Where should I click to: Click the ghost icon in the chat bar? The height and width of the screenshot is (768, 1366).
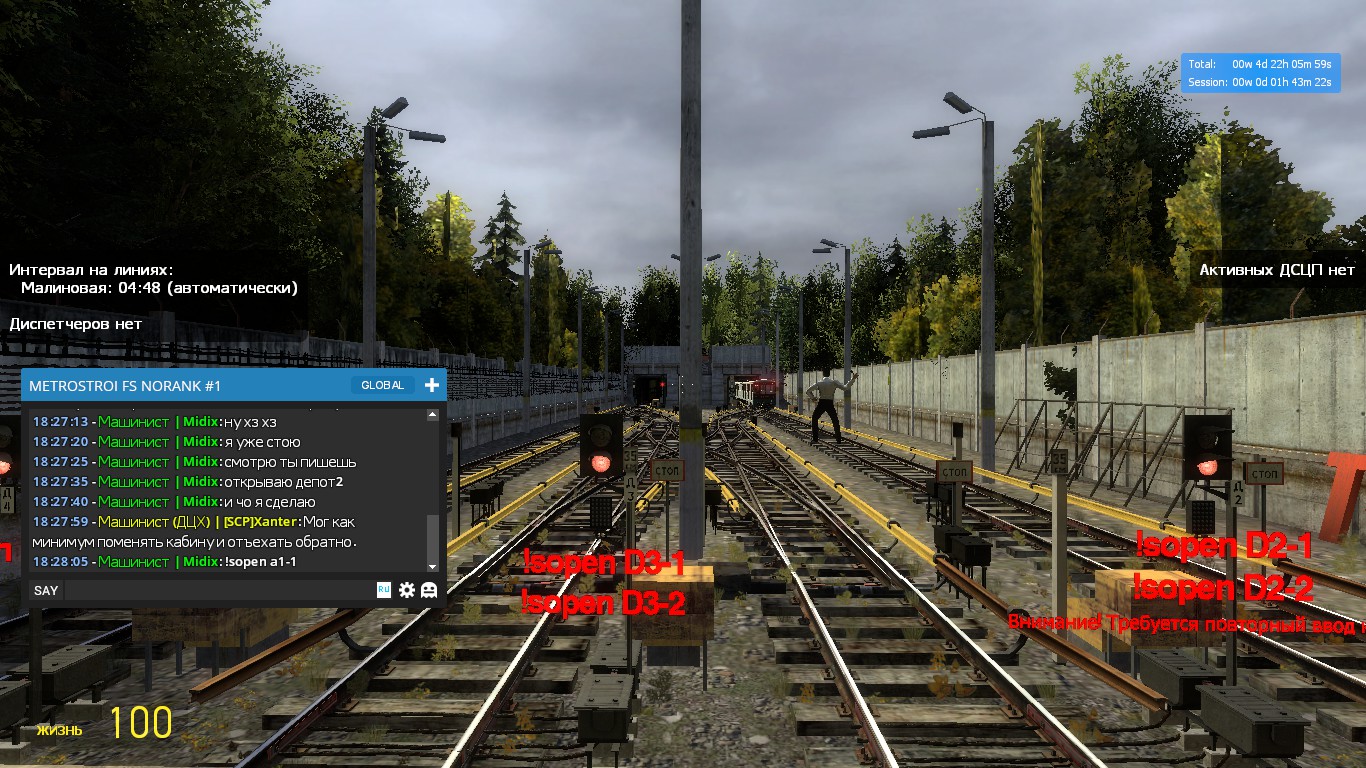tap(429, 590)
